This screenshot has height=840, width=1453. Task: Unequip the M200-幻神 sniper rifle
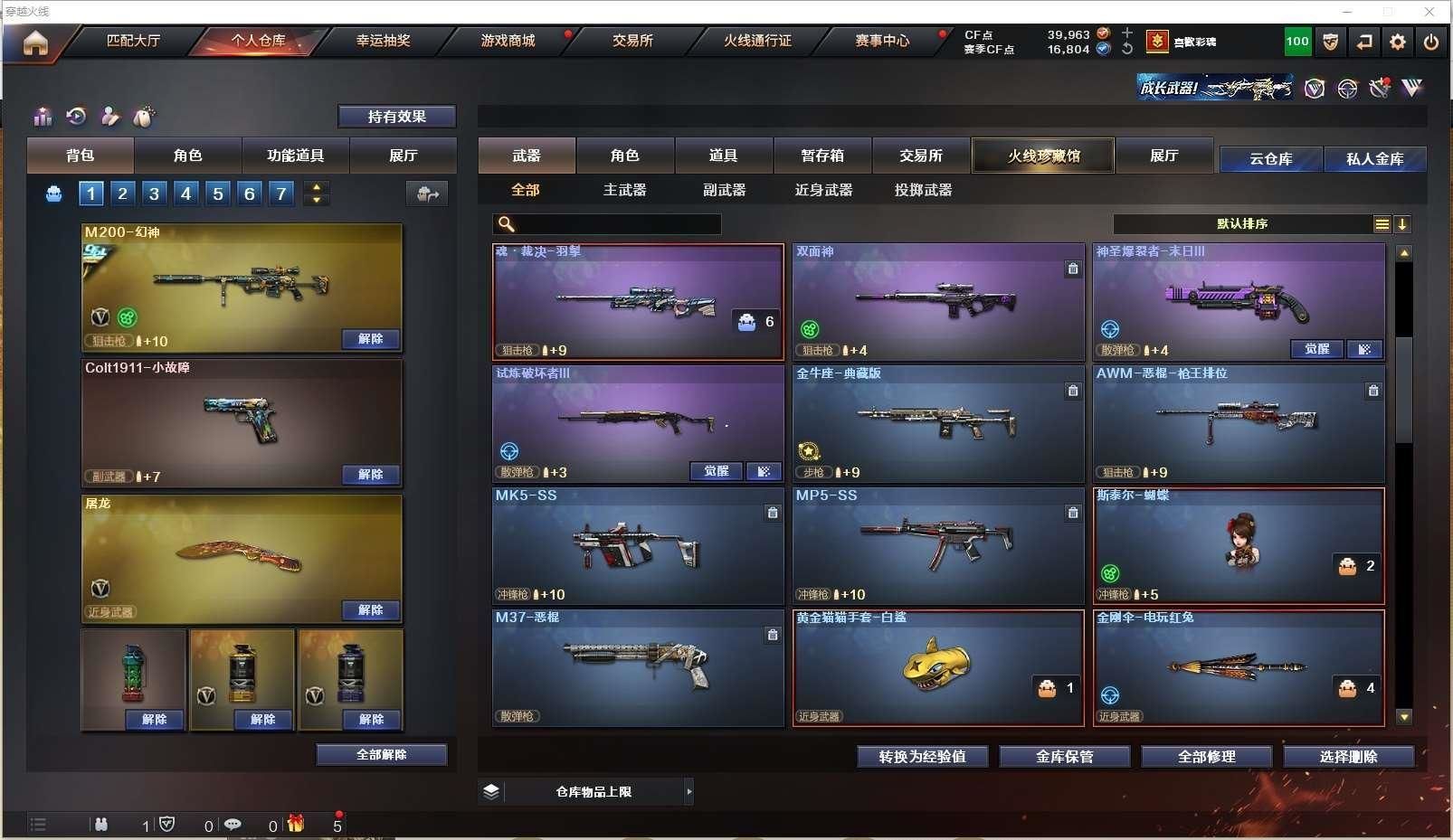click(370, 339)
